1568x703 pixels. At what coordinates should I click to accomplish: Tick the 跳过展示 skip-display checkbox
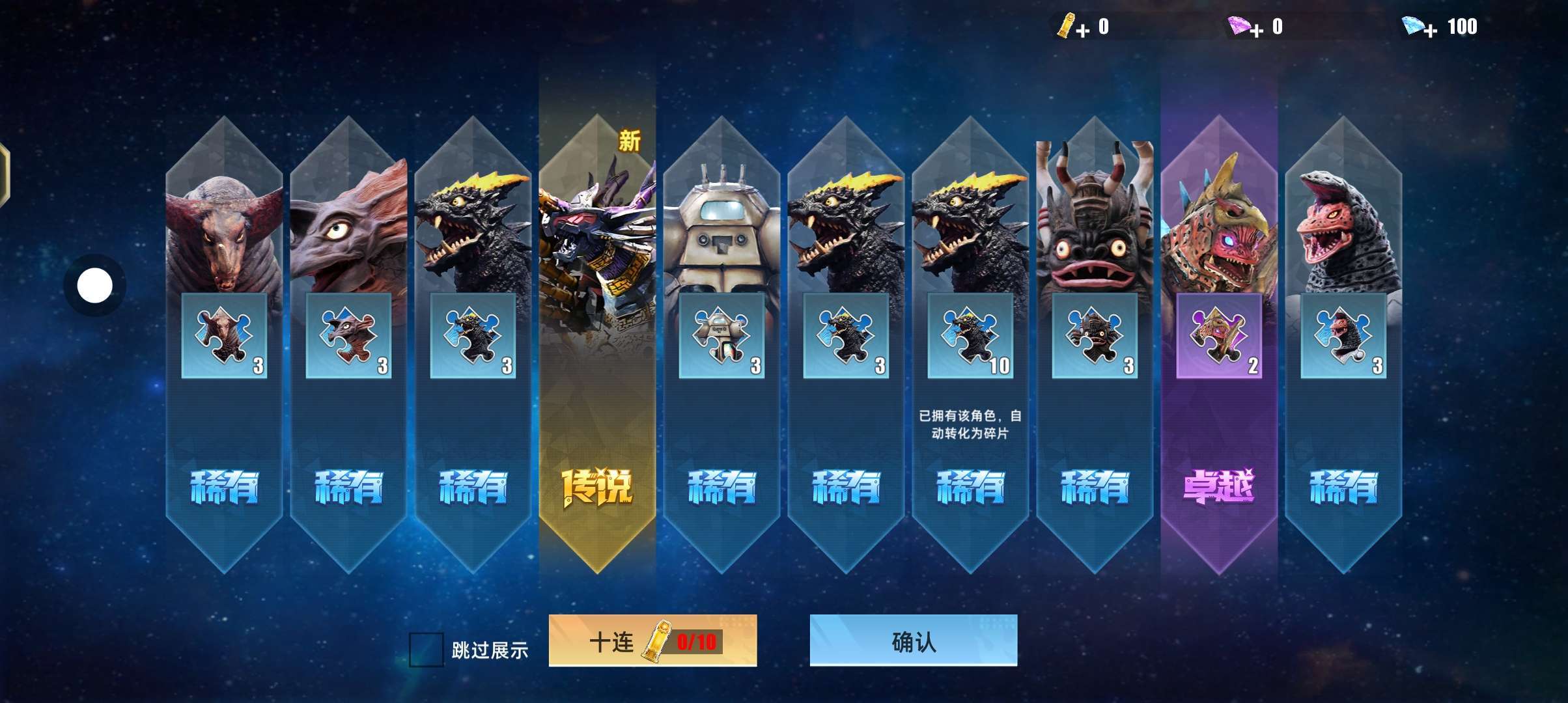(x=426, y=650)
